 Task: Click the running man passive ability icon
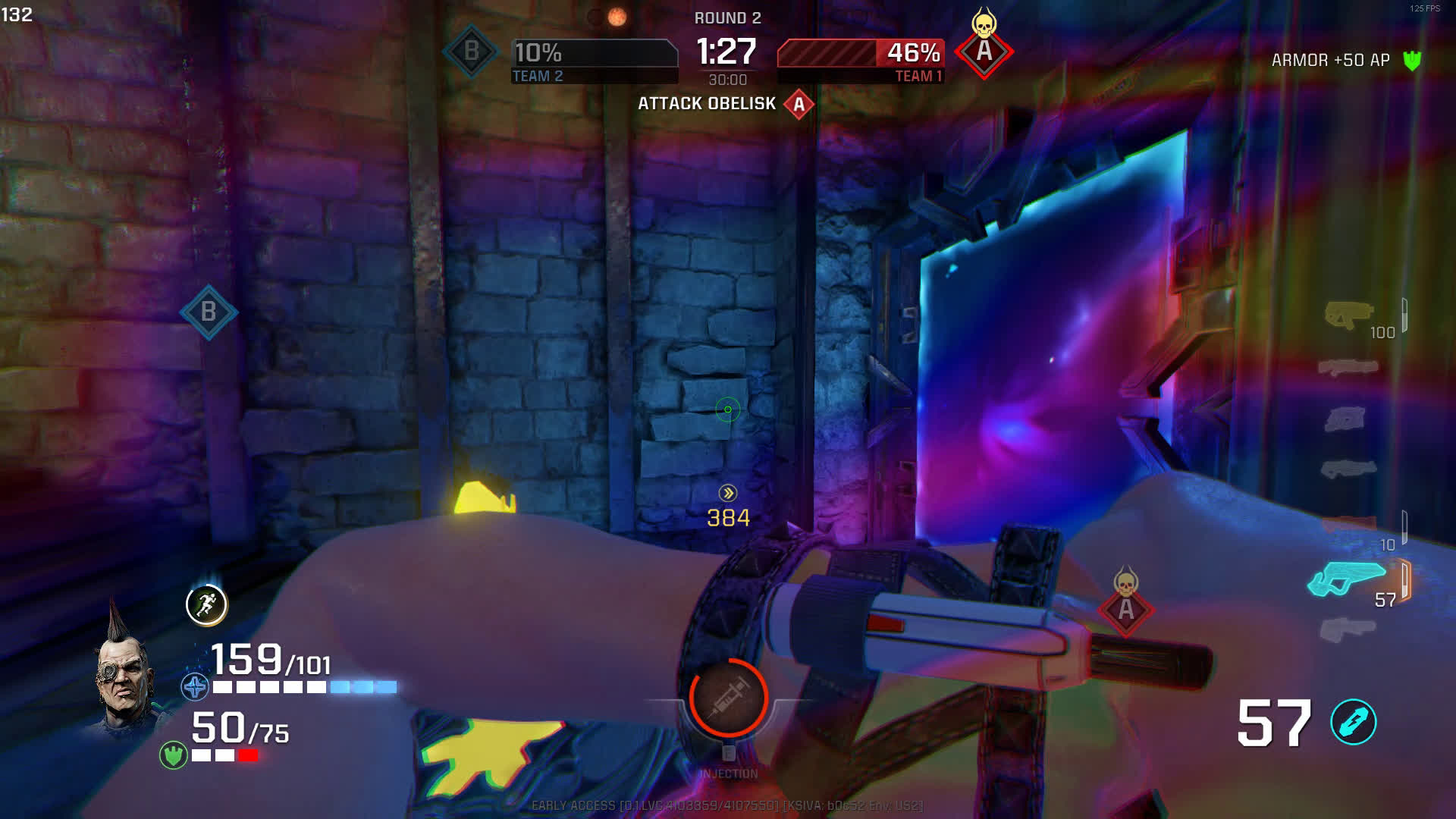[x=206, y=604]
